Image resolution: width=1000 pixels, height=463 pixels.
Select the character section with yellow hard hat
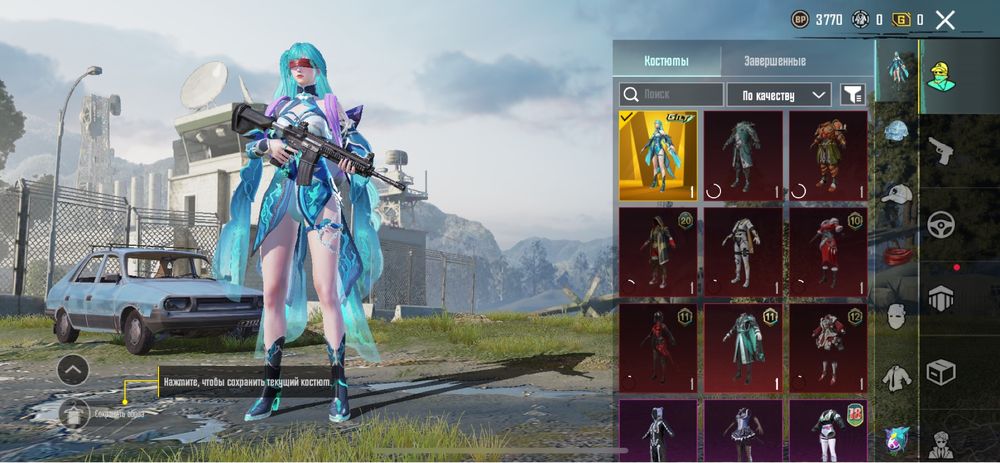point(941,75)
